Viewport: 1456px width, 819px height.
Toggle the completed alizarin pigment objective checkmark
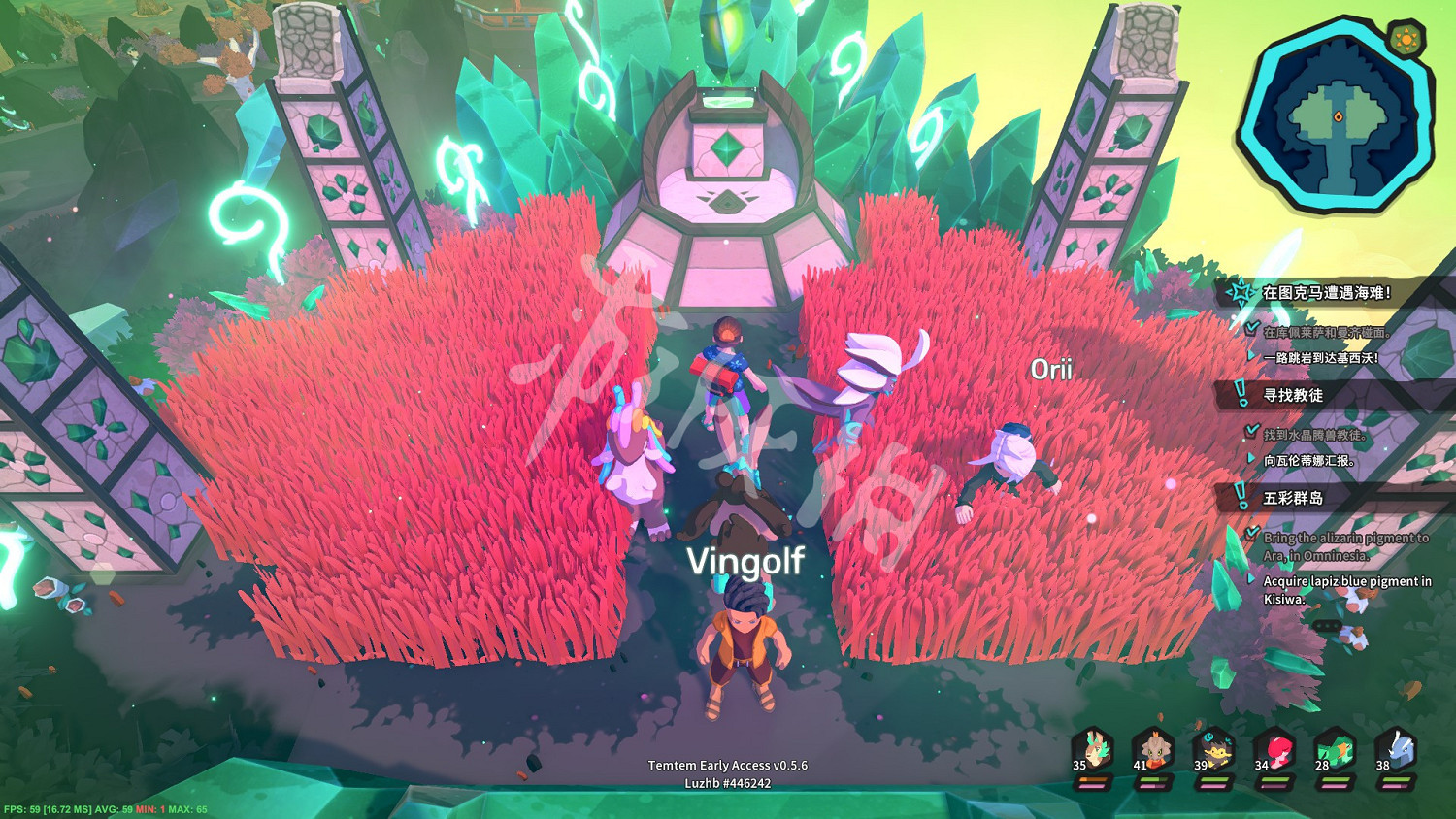coord(1250,534)
